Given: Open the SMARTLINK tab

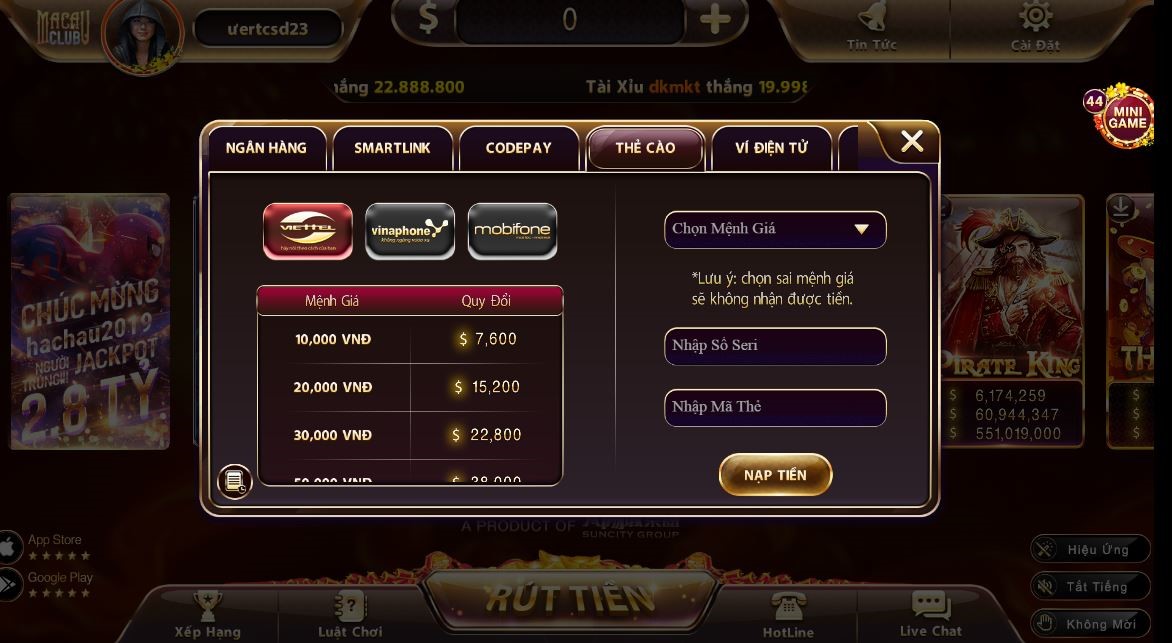Looking at the screenshot, I should coord(392,148).
